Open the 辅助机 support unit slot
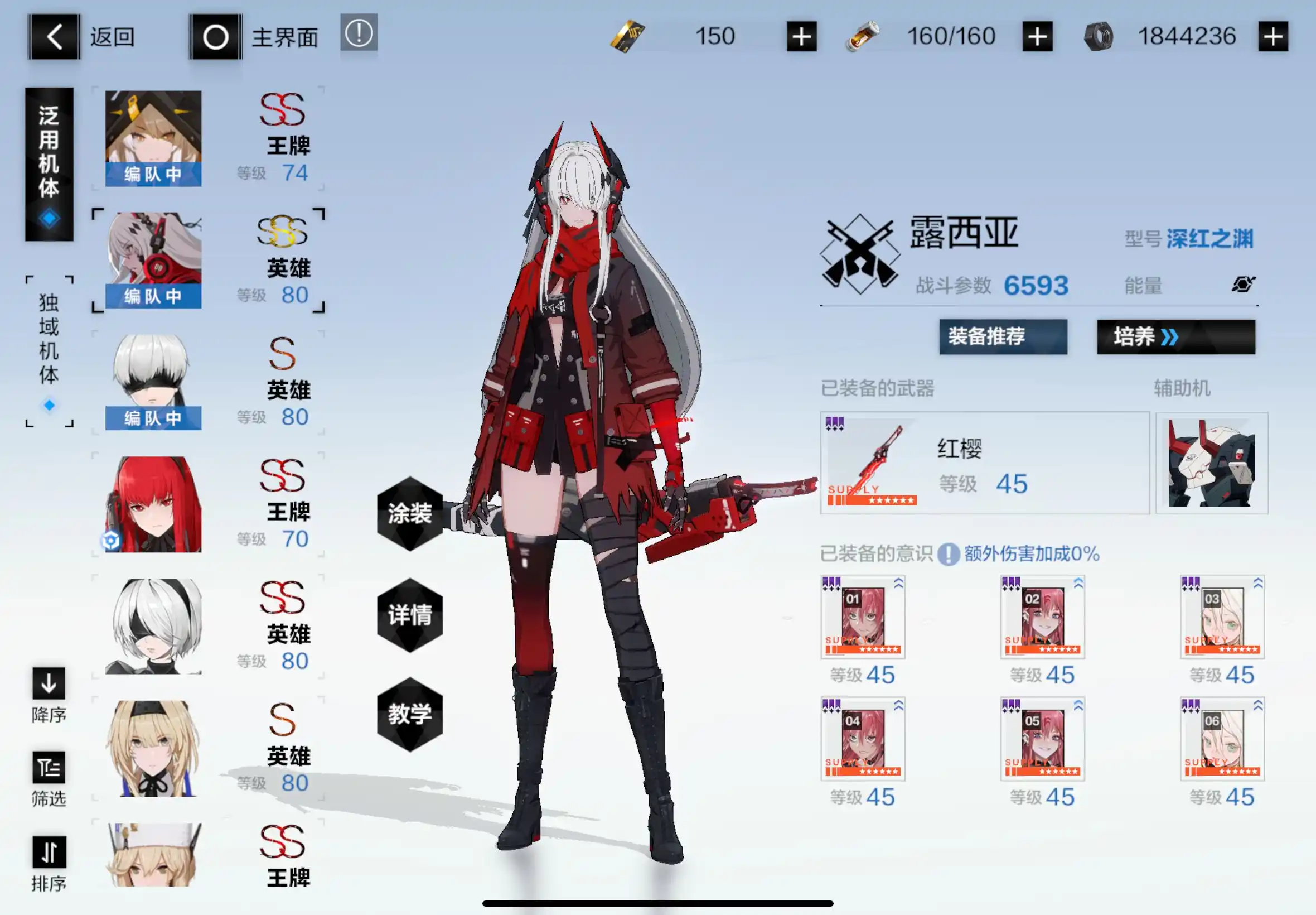This screenshot has height=915, width=1316. [x=1211, y=462]
